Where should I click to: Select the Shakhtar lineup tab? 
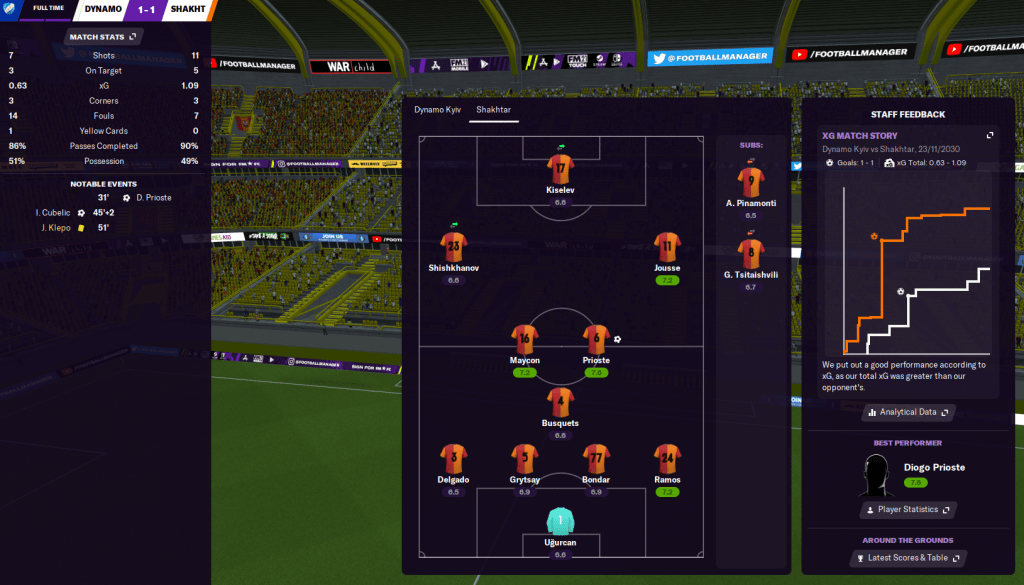(495, 109)
